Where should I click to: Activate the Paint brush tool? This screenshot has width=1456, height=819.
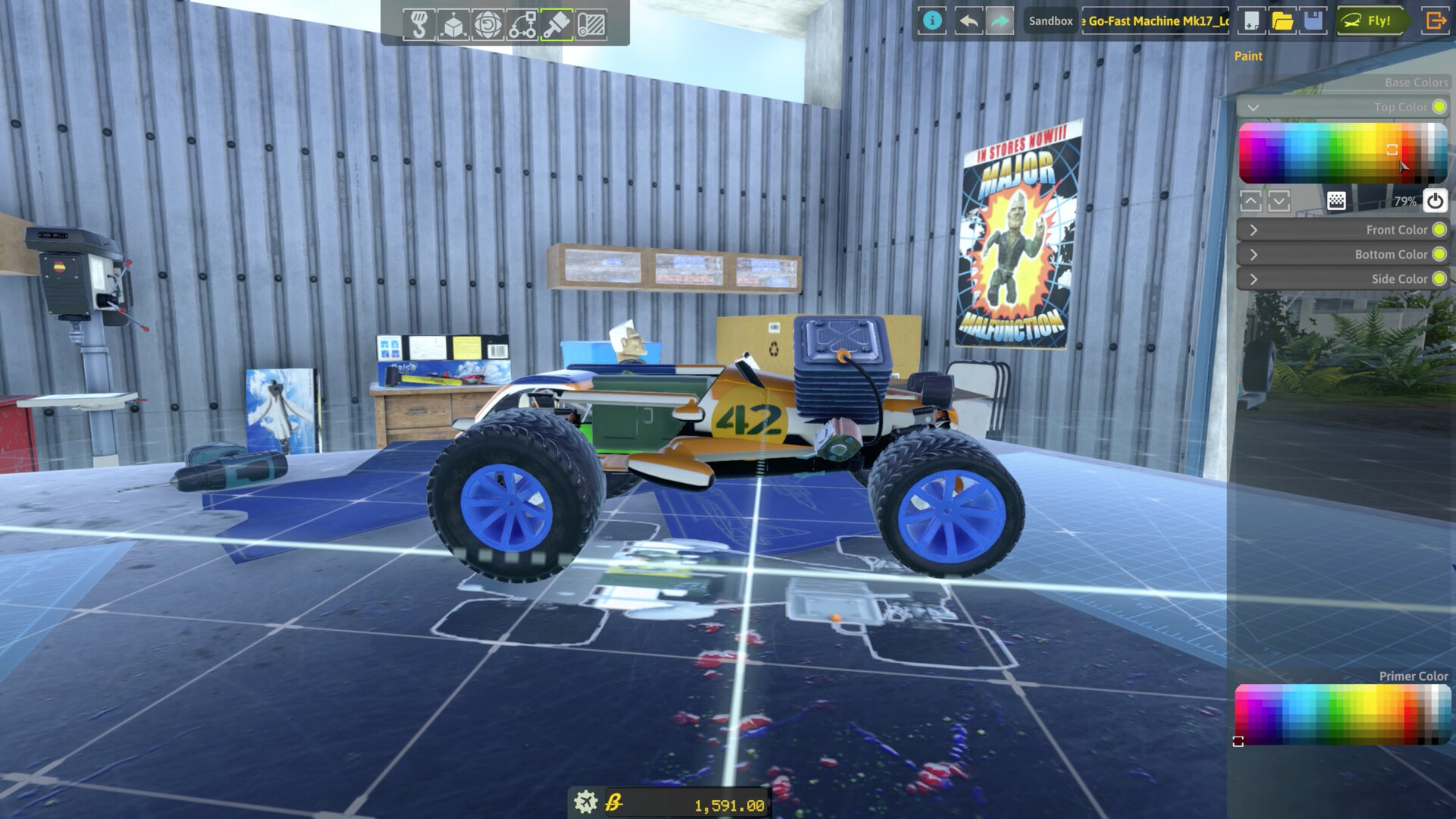pyautogui.click(x=558, y=24)
